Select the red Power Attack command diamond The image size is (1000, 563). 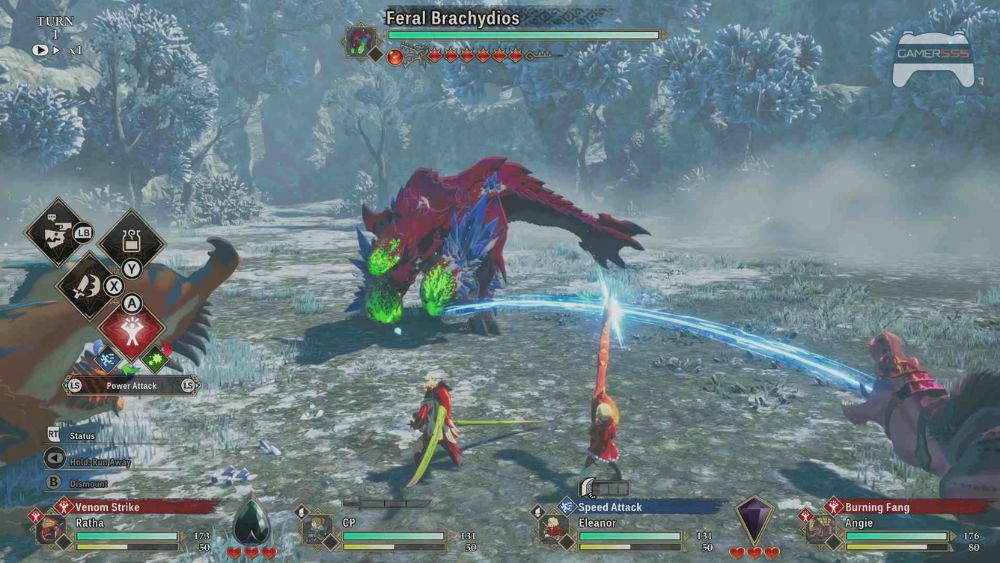(131, 331)
